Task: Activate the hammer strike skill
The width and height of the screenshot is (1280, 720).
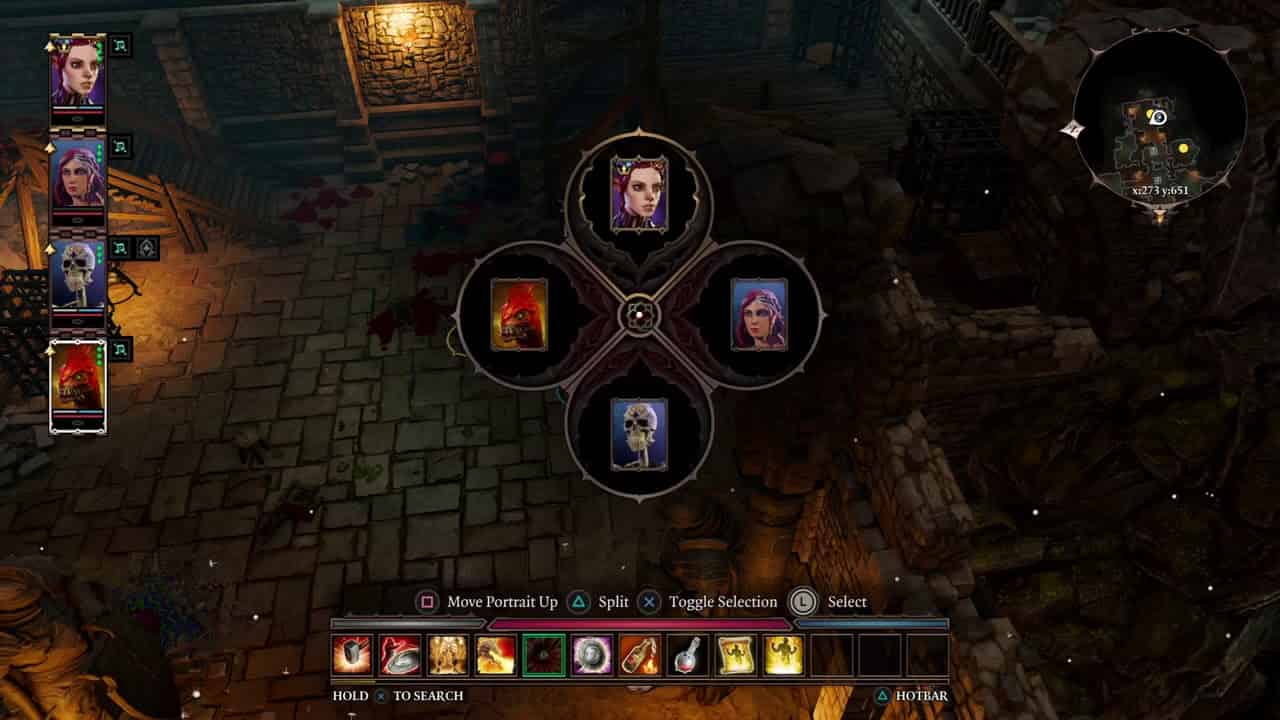Action: click(x=352, y=655)
